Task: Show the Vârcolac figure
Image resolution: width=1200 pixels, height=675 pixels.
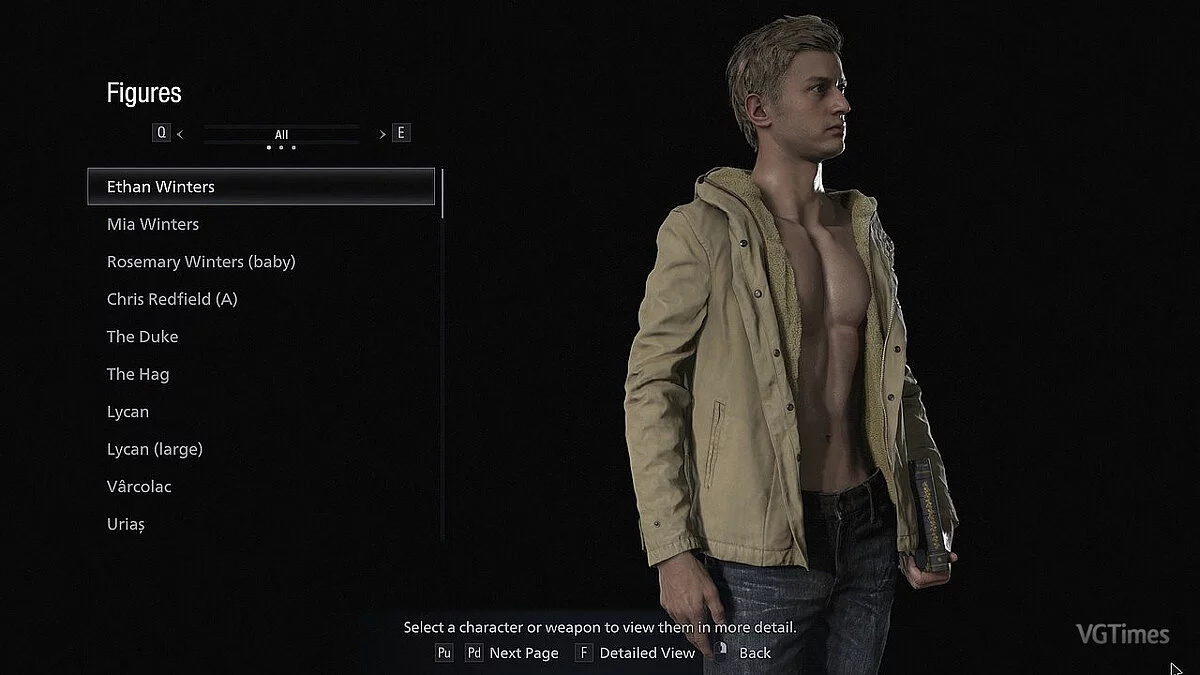Action: click(139, 487)
